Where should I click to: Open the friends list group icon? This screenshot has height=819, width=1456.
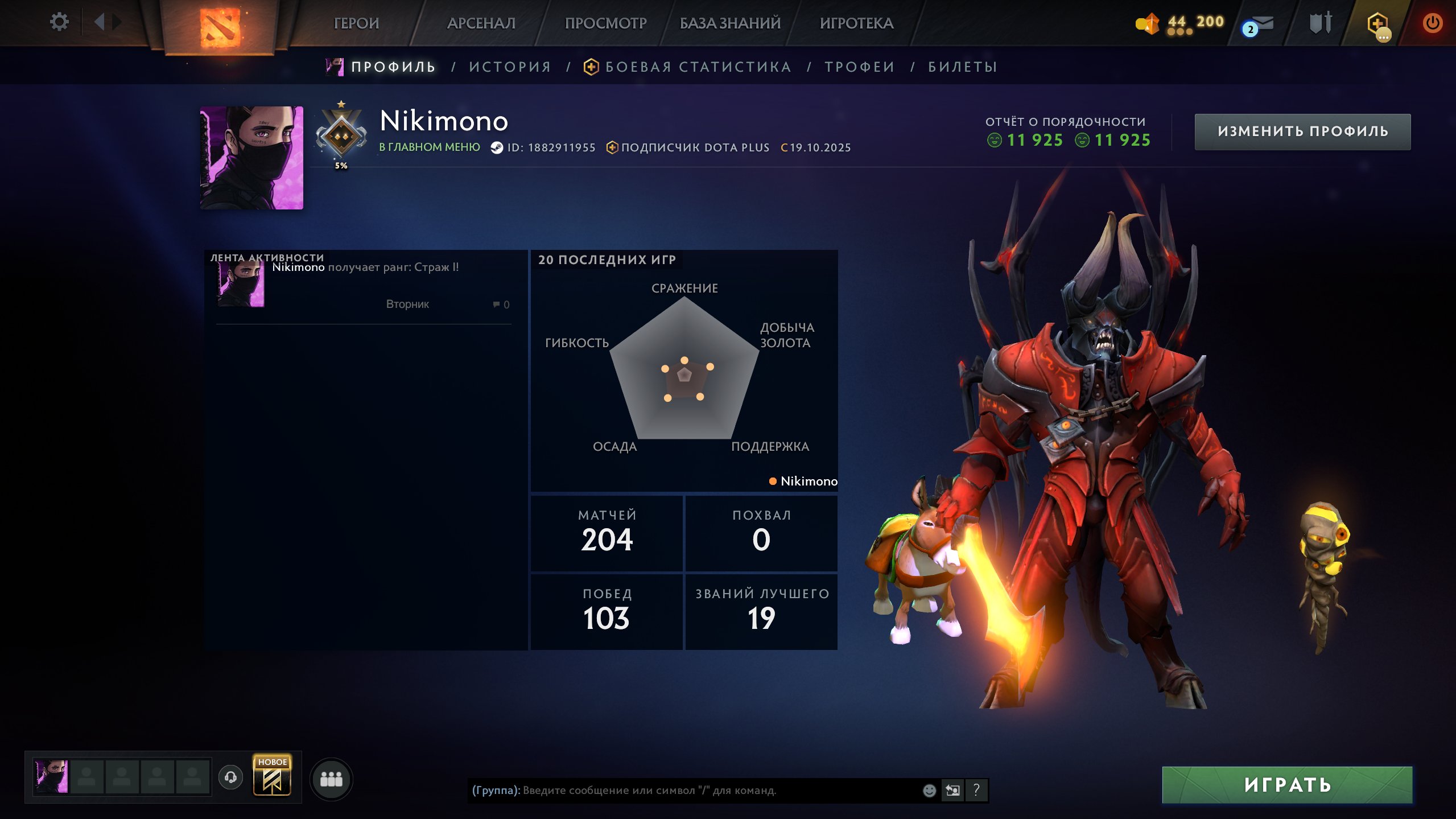[331, 779]
